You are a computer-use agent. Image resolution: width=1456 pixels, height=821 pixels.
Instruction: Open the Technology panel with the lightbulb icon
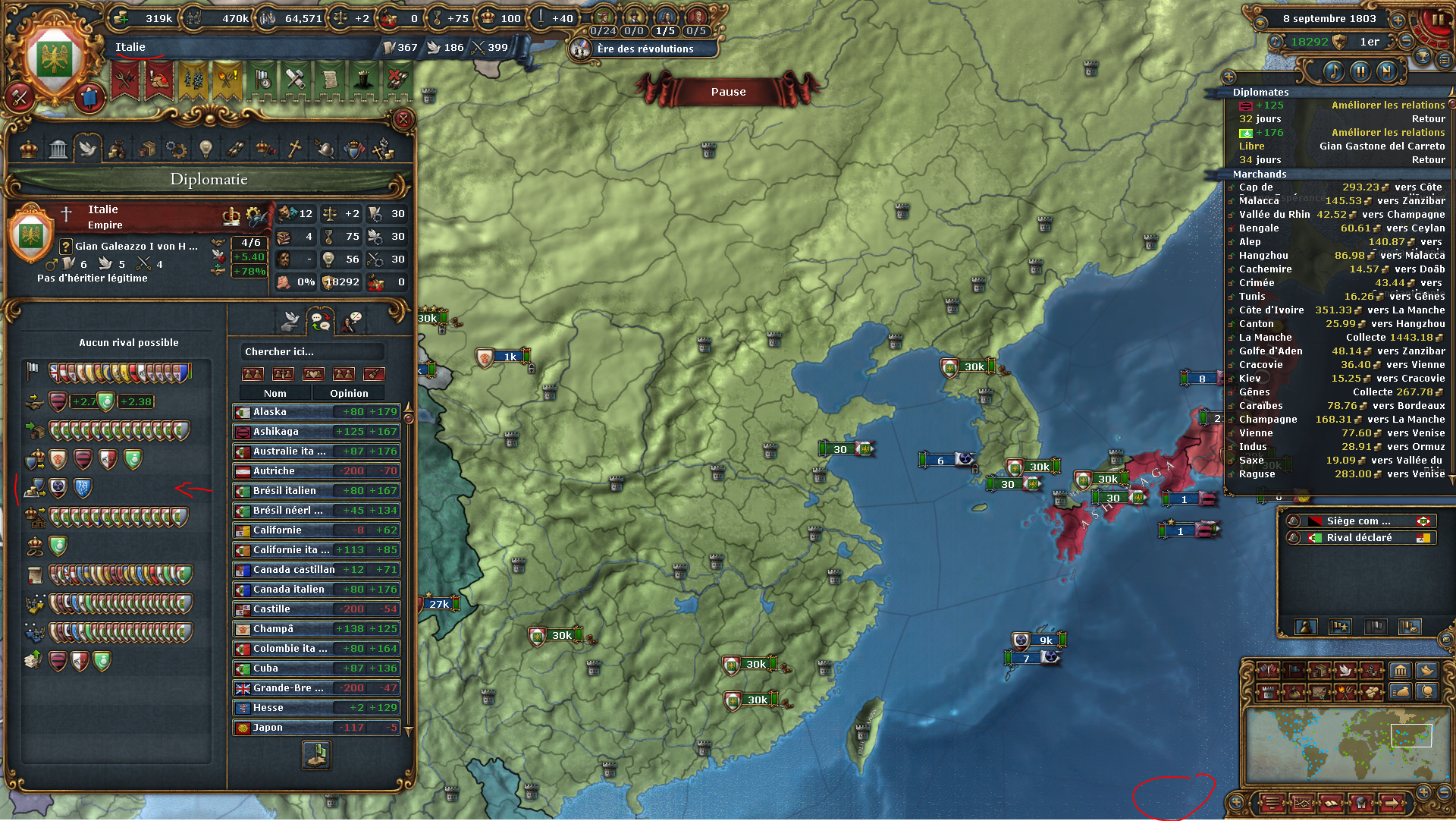206,149
